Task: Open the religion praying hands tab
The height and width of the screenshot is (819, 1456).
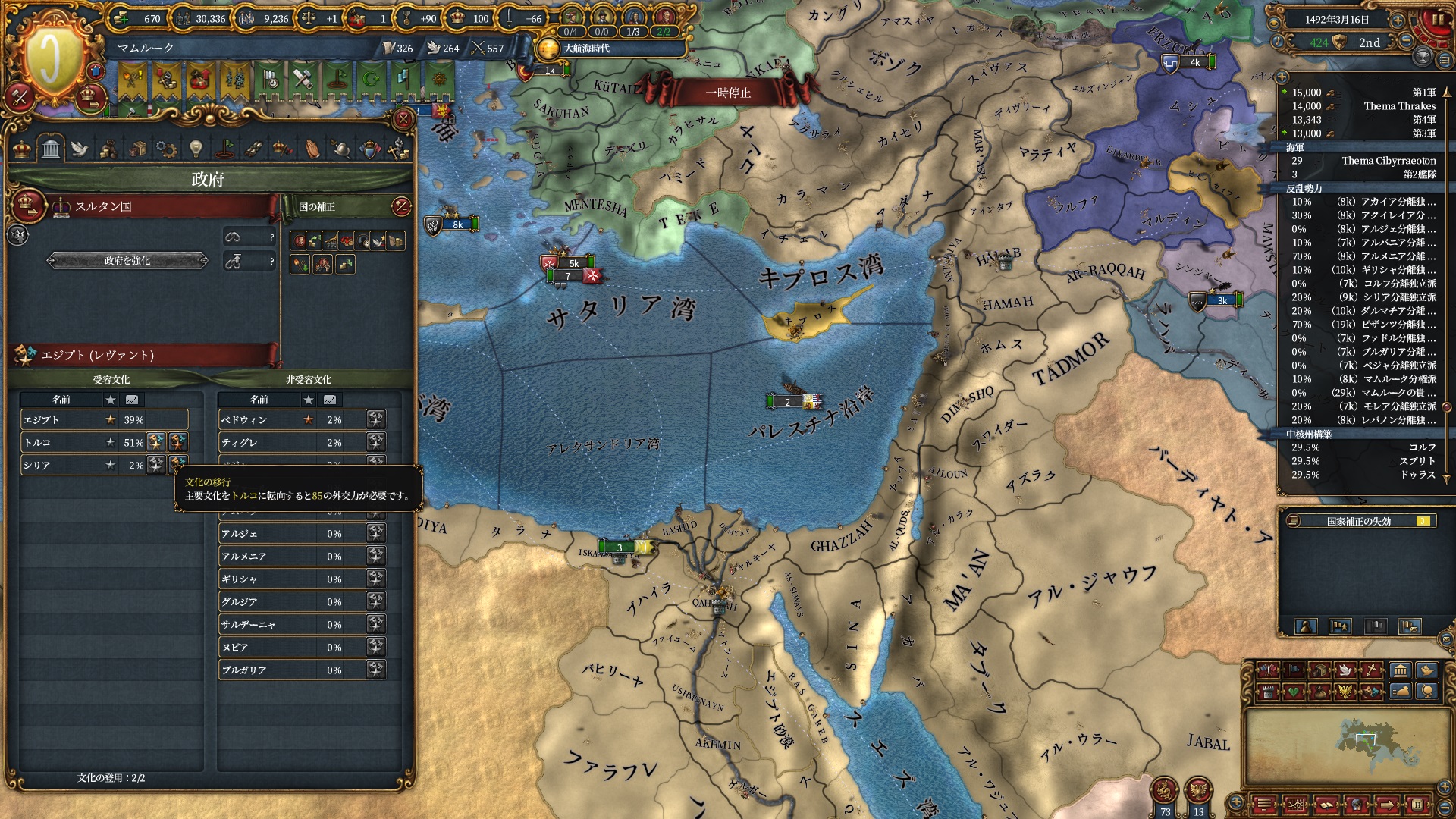Action: pos(312,149)
